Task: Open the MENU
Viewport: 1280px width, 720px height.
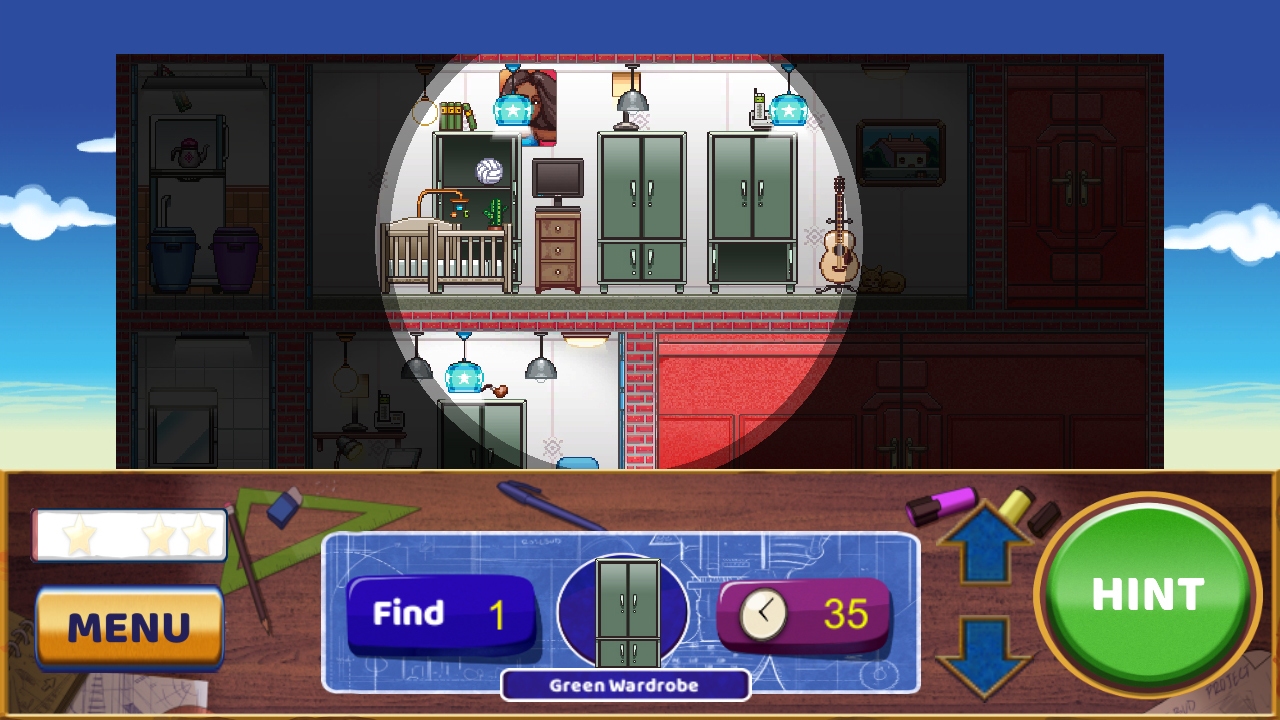Action: click(129, 629)
